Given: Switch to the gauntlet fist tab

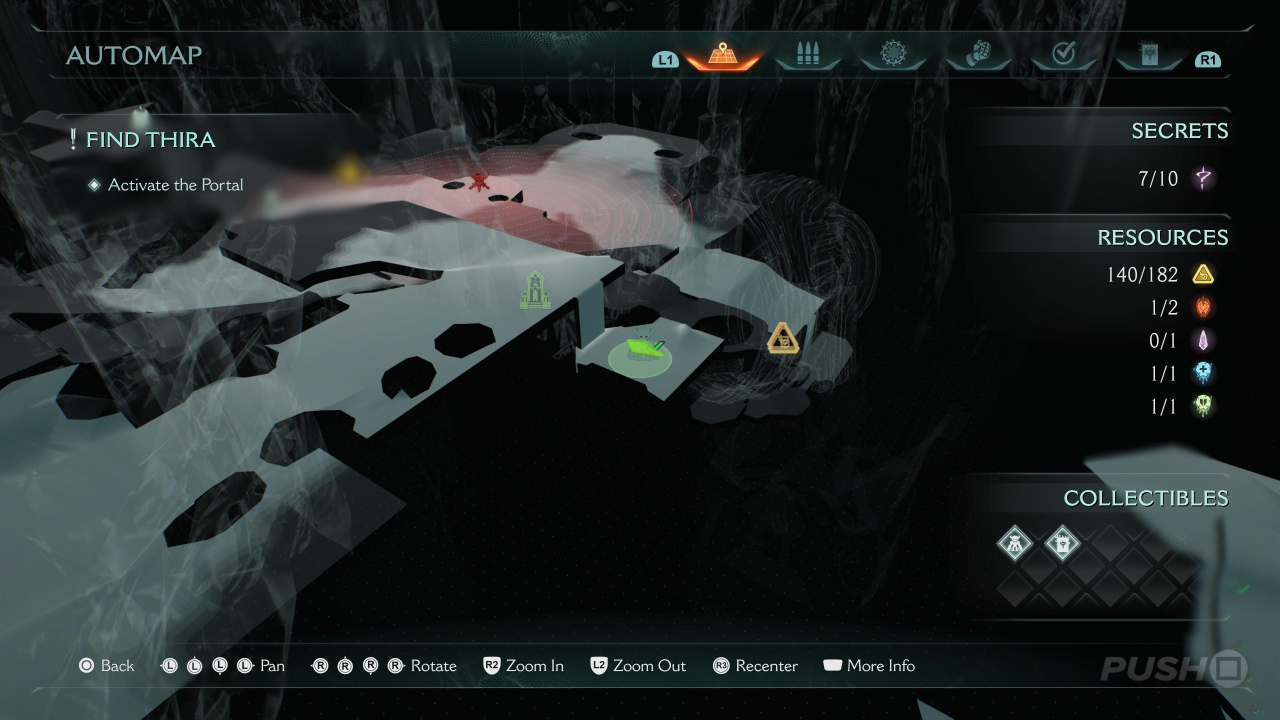Looking at the screenshot, I should pos(978,54).
